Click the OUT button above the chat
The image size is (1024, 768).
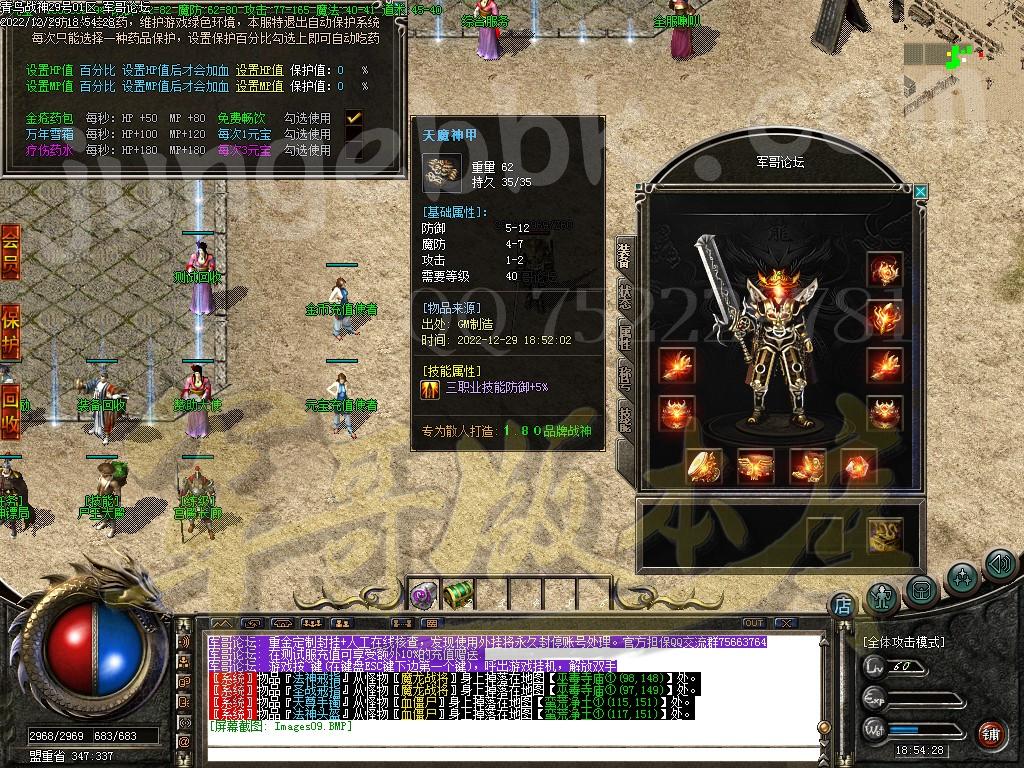click(x=753, y=623)
